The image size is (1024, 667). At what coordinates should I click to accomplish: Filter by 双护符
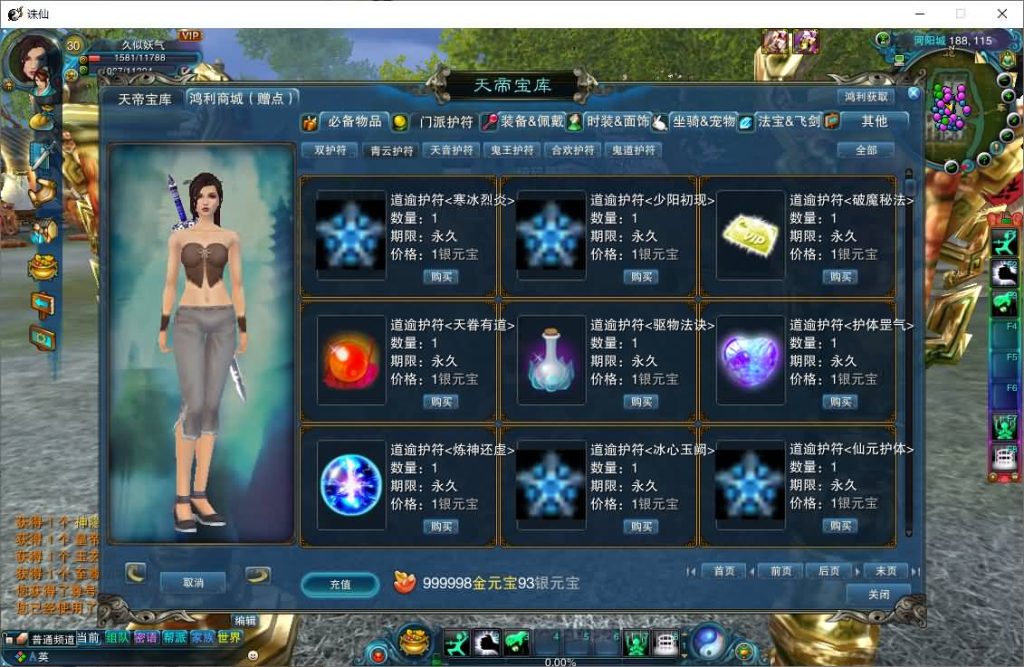[330, 150]
